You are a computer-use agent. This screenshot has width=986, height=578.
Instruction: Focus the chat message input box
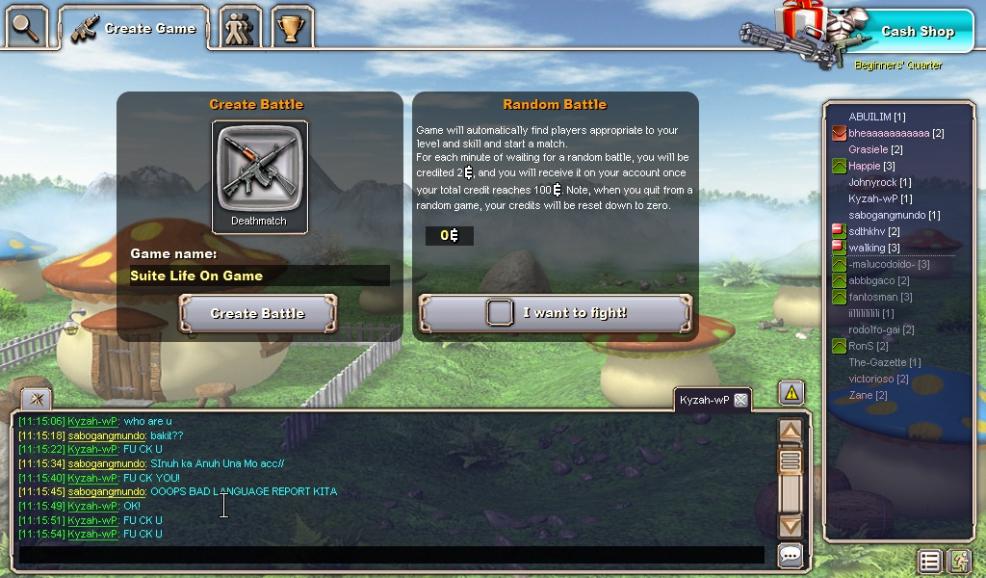pyautogui.click(x=390, y=555)
